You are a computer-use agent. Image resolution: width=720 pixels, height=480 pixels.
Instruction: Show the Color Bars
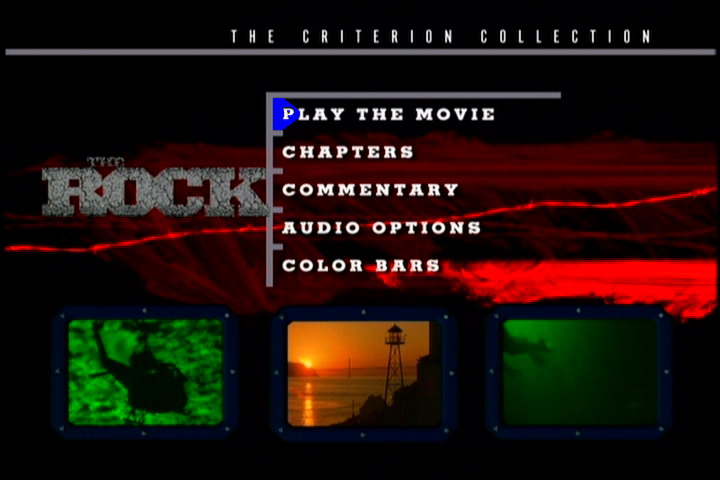tap(361, 266)
